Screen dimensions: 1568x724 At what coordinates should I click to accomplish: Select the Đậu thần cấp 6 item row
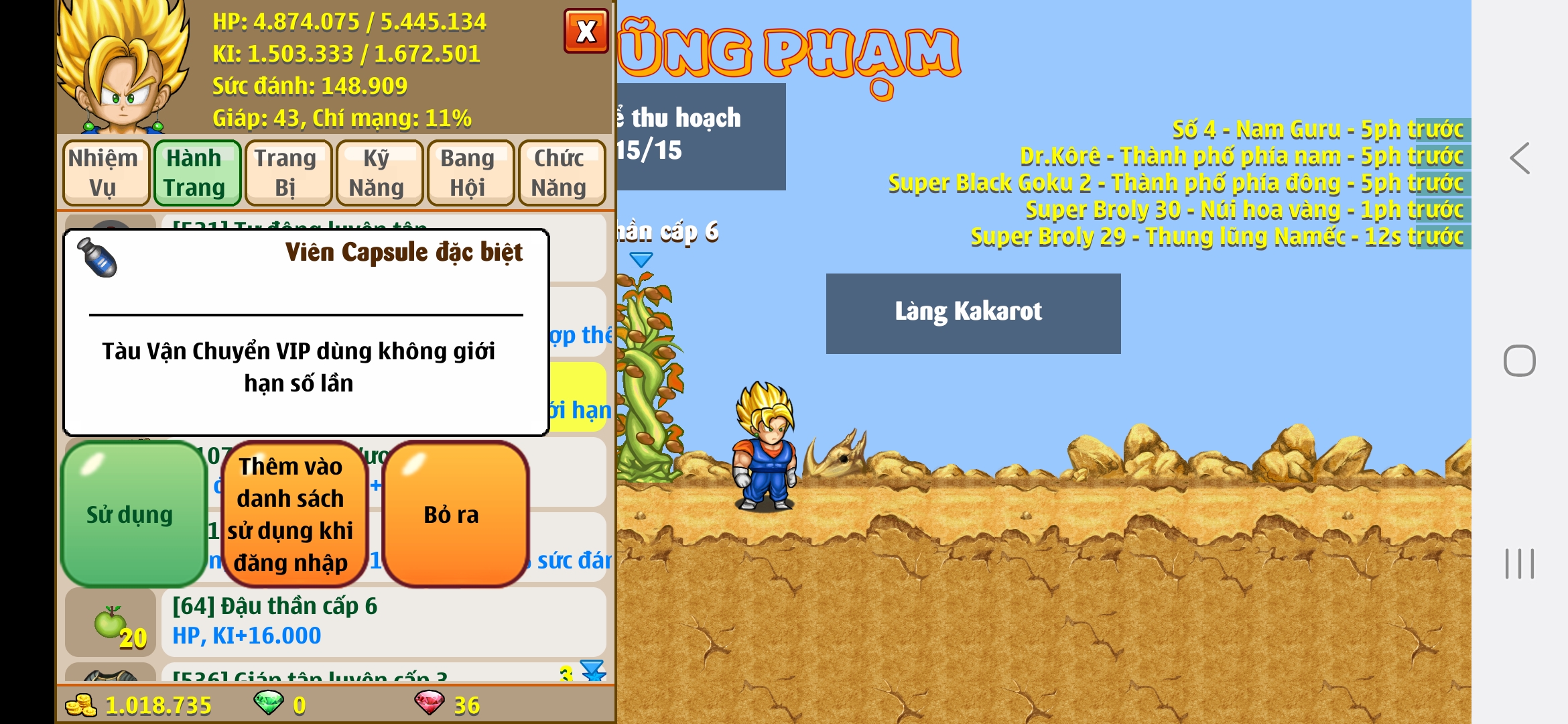(x=382, y=621)
